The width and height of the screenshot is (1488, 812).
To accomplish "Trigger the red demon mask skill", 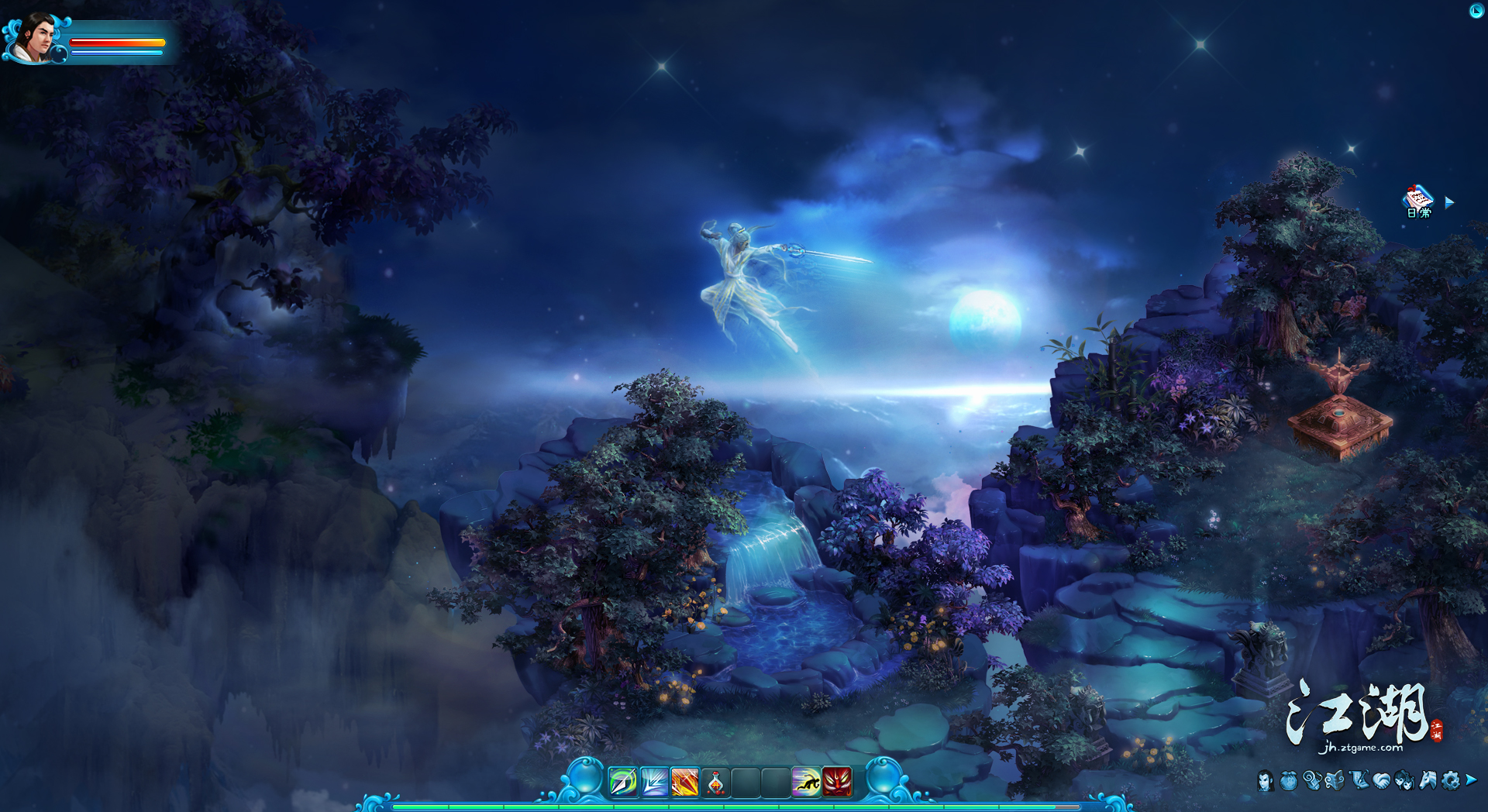I will click(x=837, y=782).
